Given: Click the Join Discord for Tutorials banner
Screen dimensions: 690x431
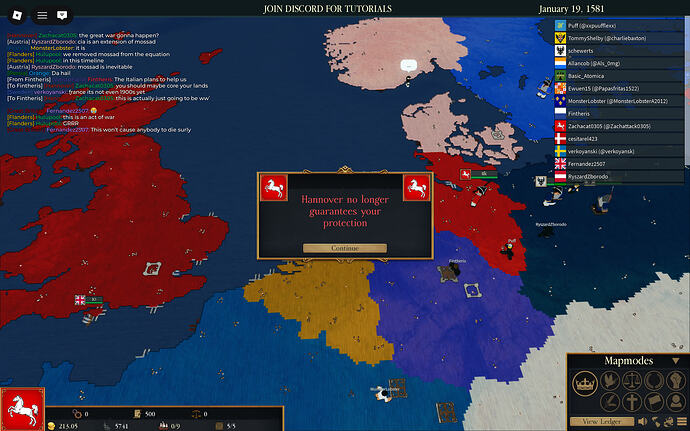Looking at the screenshot, I should [x=344, y=8].
